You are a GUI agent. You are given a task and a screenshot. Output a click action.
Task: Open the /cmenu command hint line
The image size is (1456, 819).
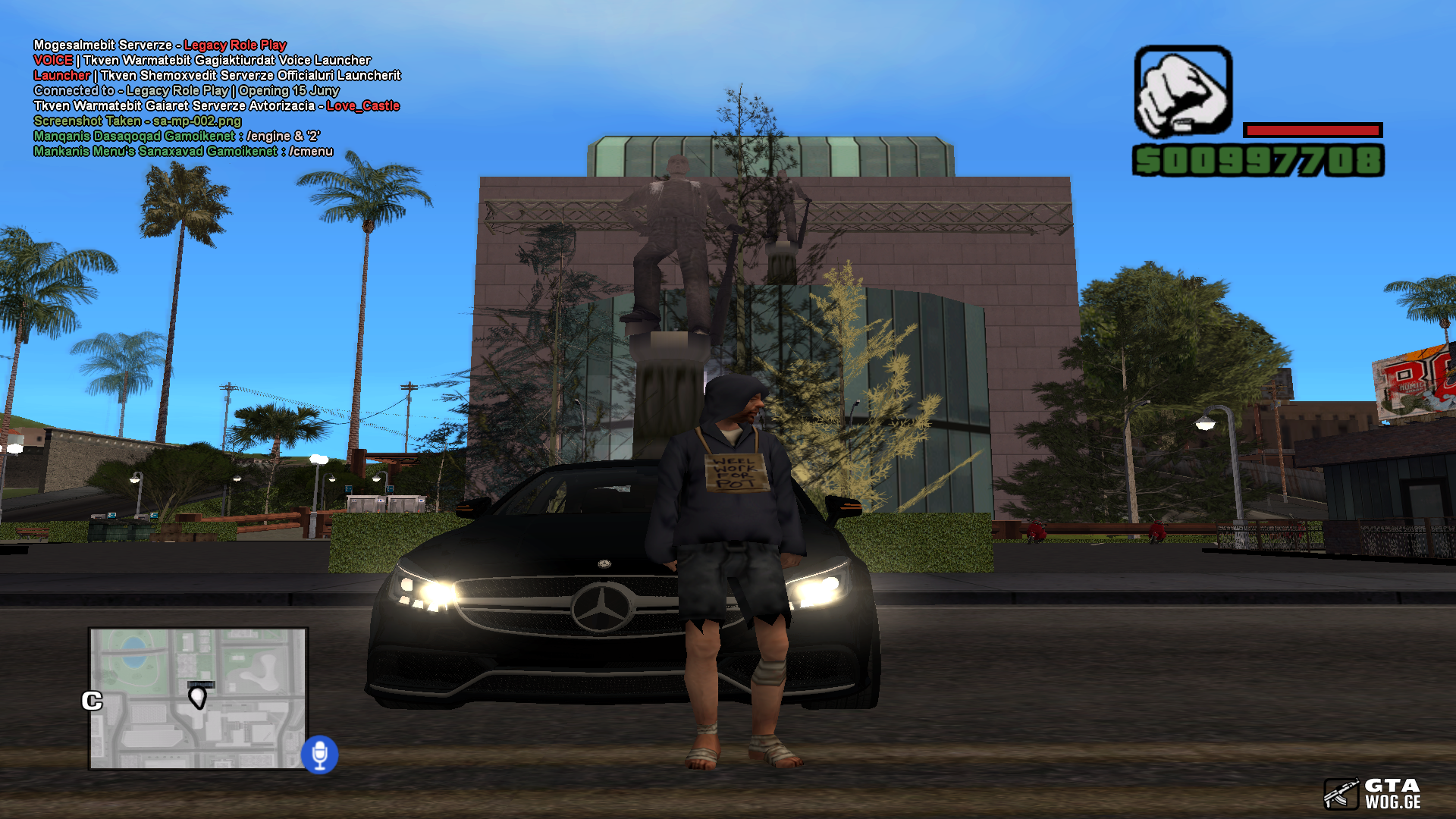[x=182, y=151]
